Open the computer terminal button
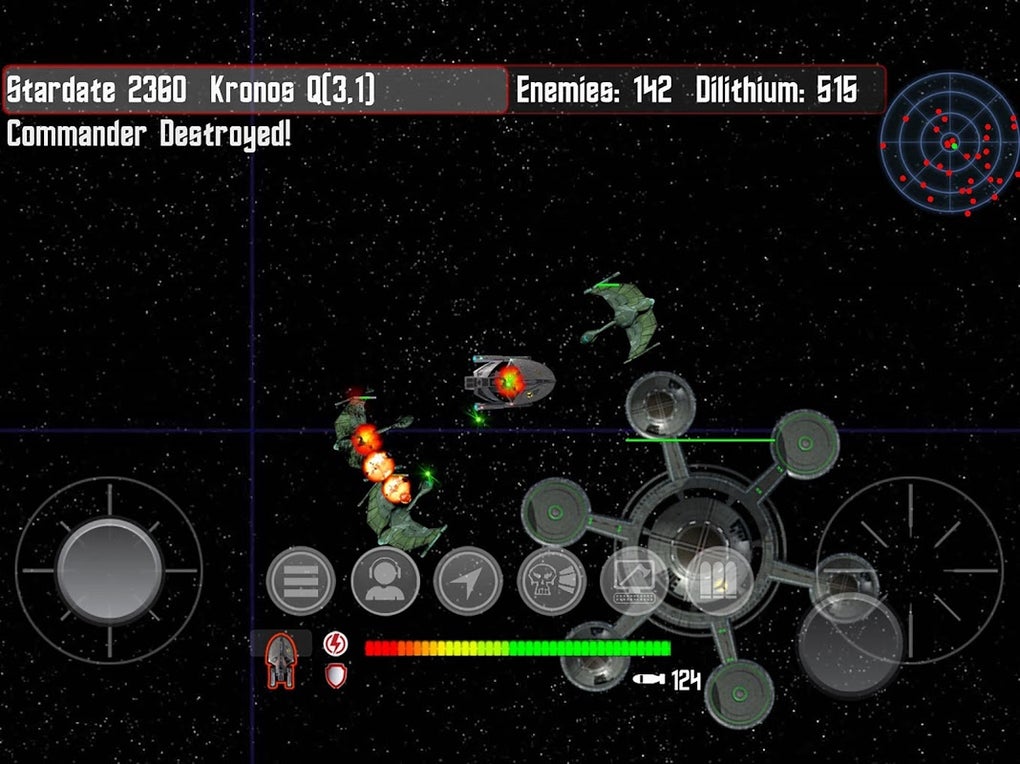This screenshot has height=764, width=1020. pos(634,581)
